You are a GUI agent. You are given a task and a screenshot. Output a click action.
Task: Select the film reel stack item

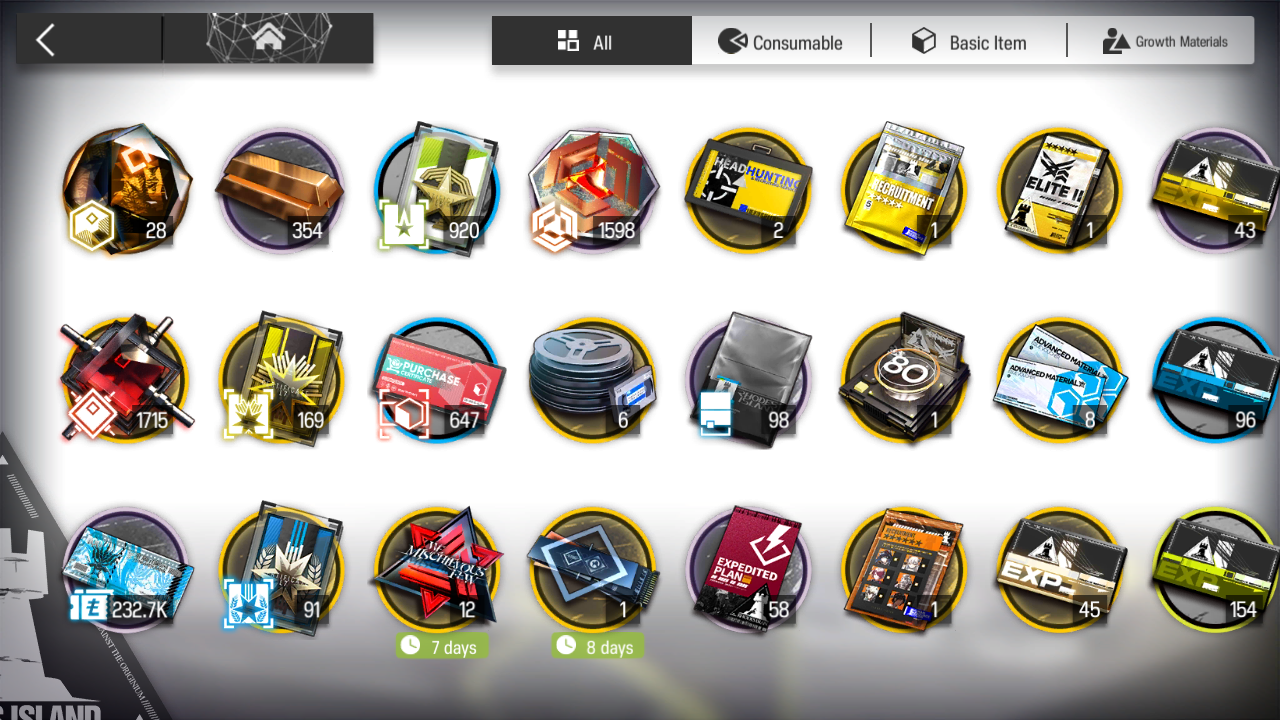coord(592,380)
